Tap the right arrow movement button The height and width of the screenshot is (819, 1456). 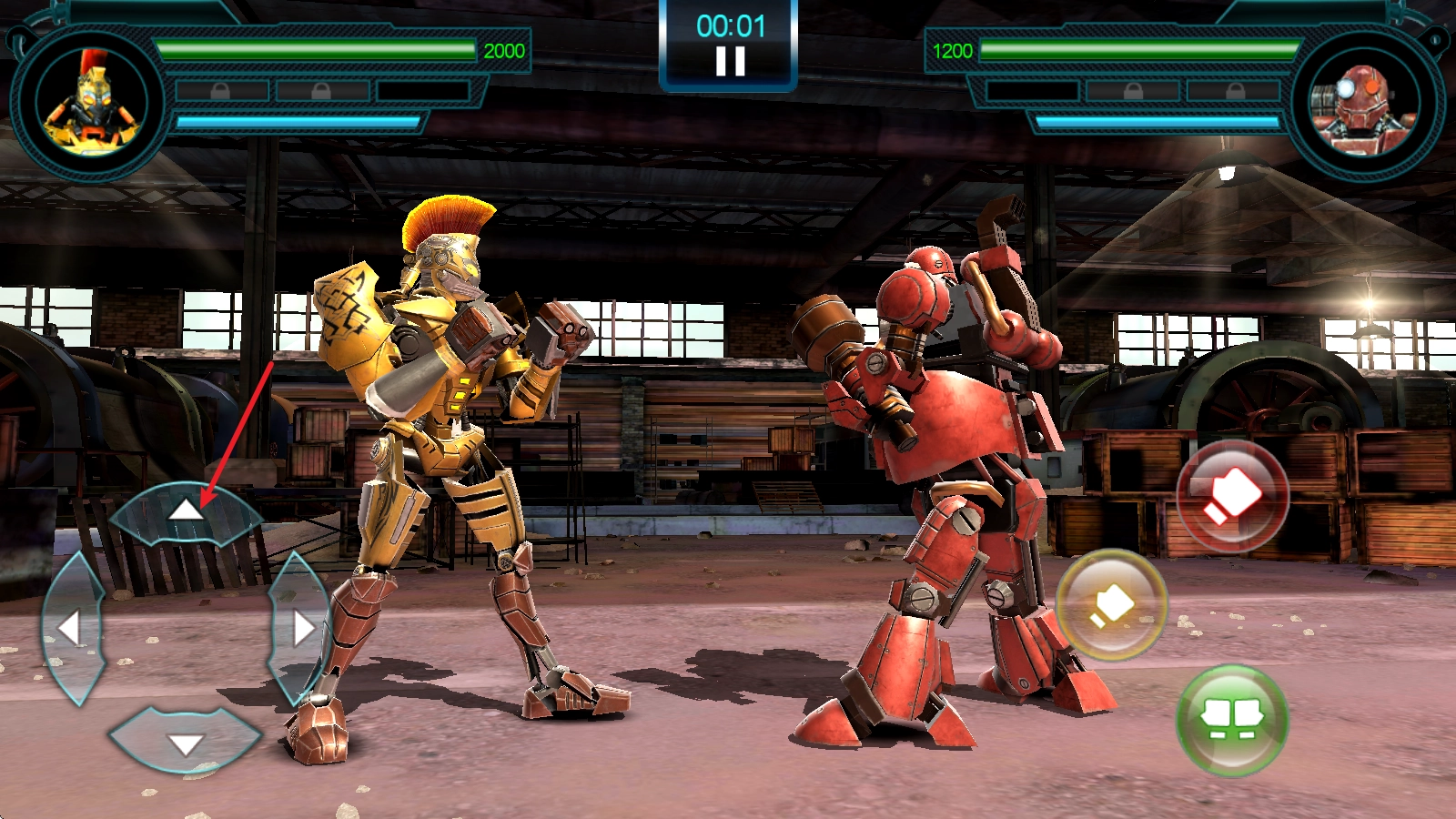pos(300,628)
